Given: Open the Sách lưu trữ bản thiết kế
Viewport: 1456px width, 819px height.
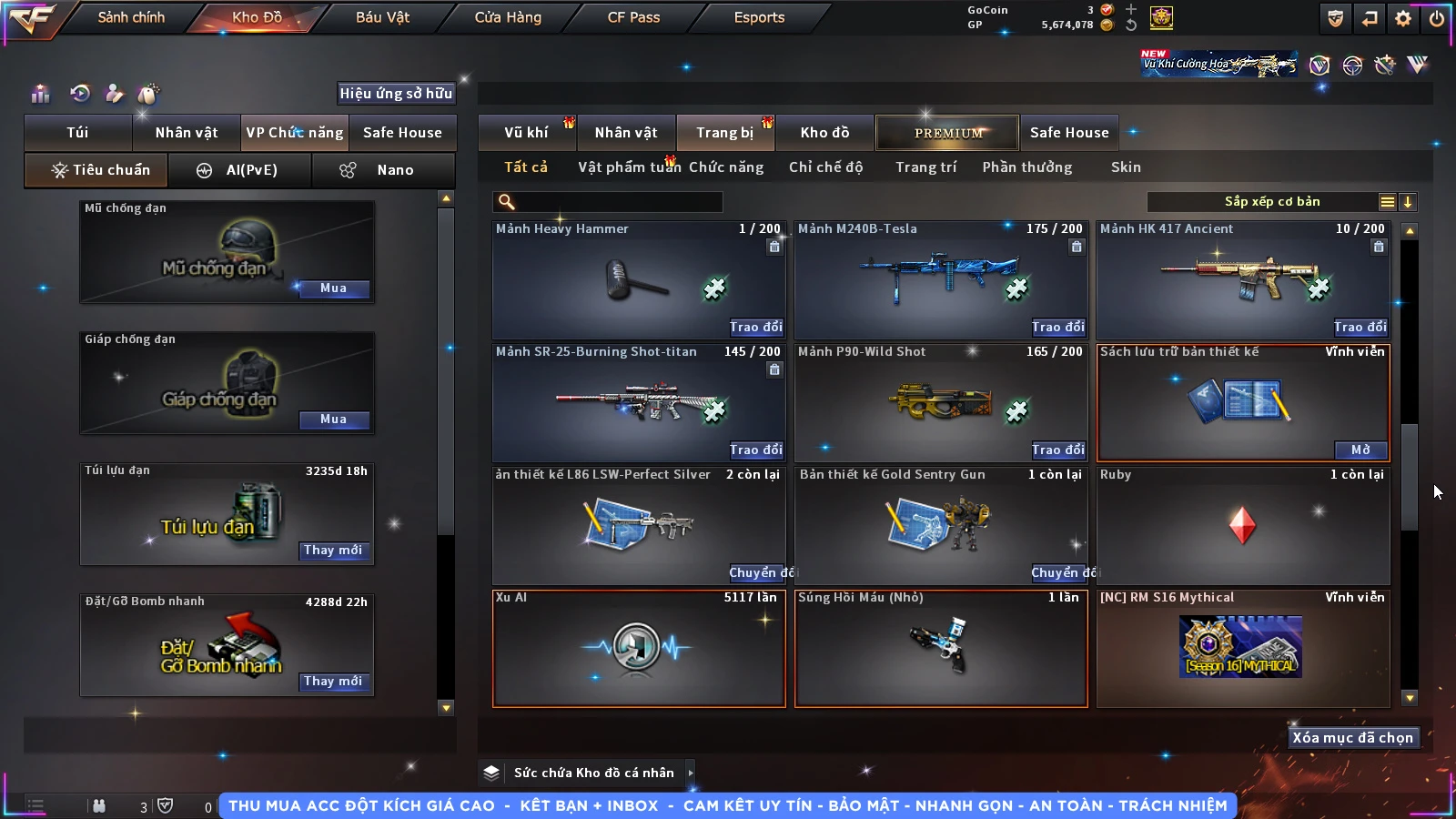Looking at the screenshot, I should [x=1360, y=450].
